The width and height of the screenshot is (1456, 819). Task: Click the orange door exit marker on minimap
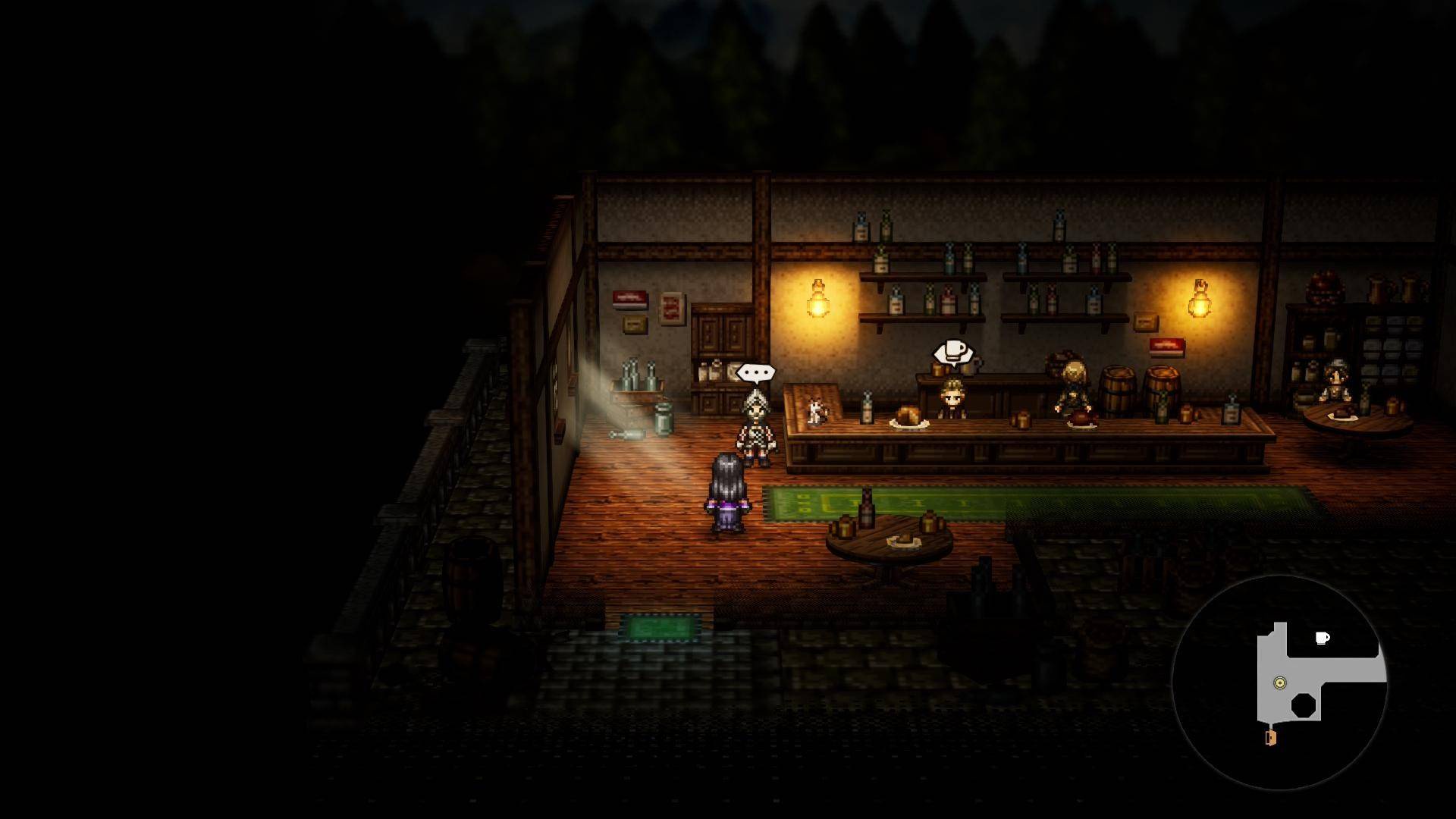[x=1271, y=738]
